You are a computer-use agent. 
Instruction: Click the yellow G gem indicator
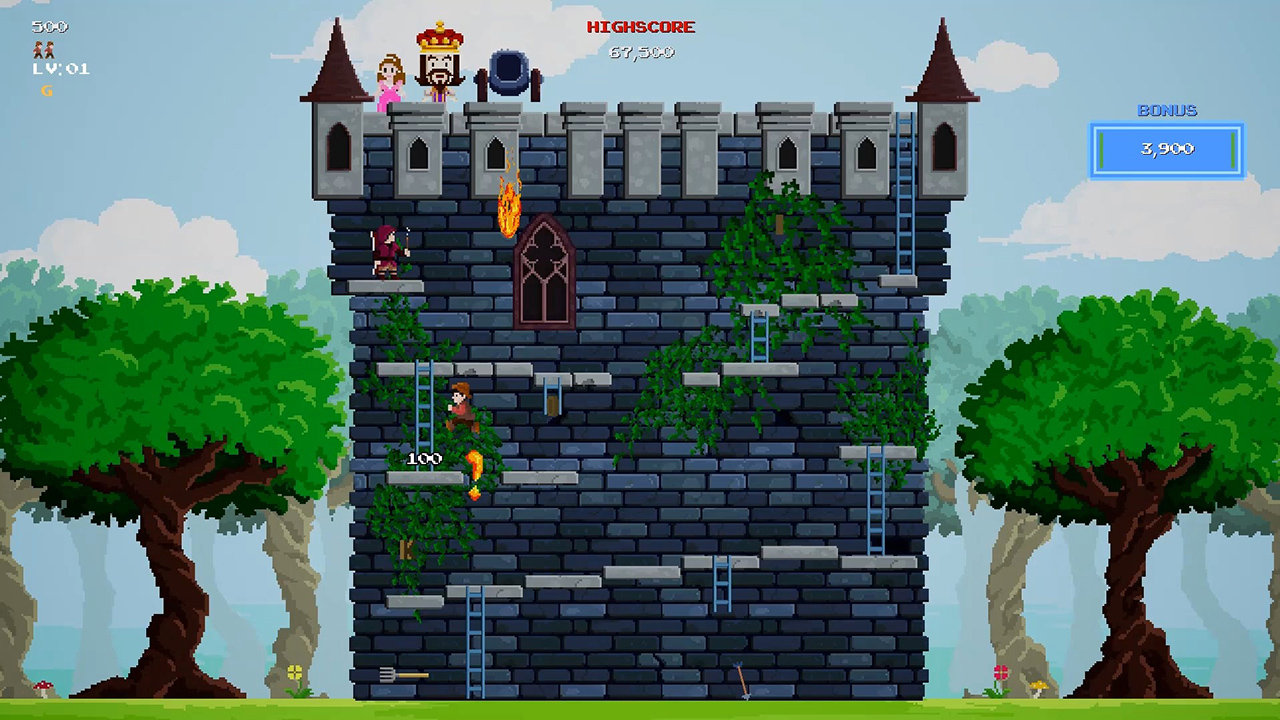click(45, 90)
